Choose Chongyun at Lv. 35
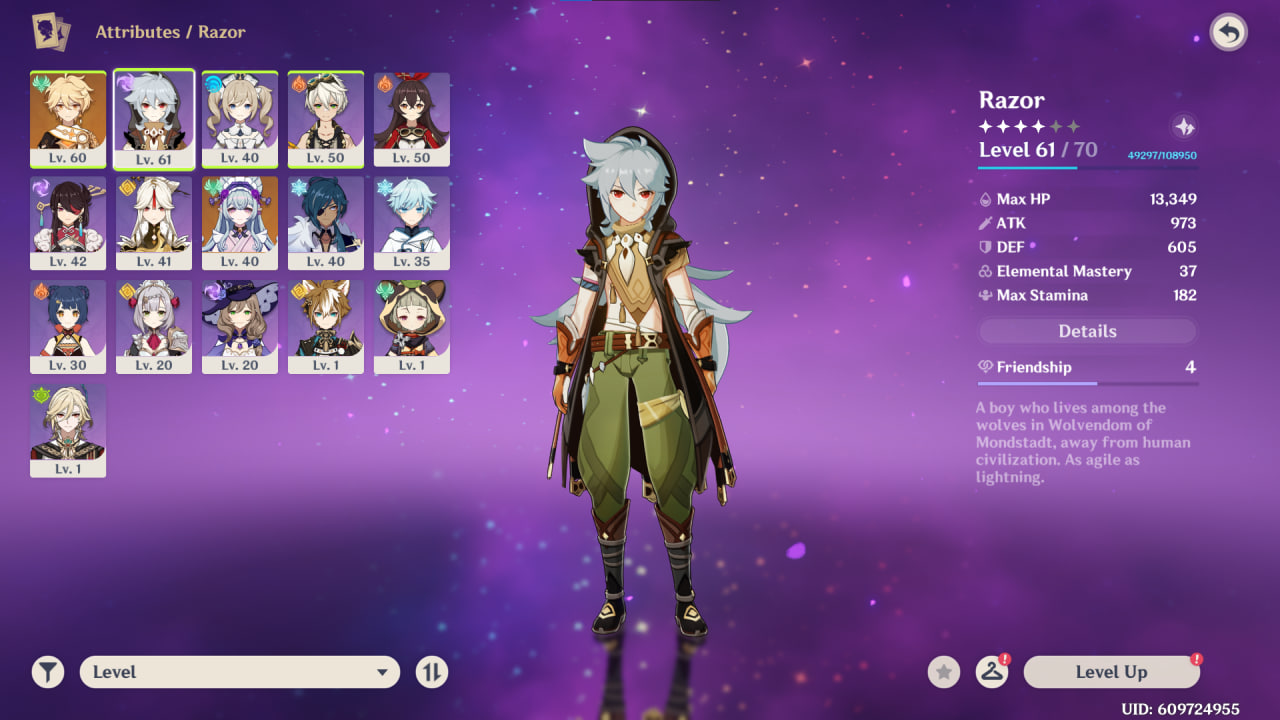 tap(412, 223)
